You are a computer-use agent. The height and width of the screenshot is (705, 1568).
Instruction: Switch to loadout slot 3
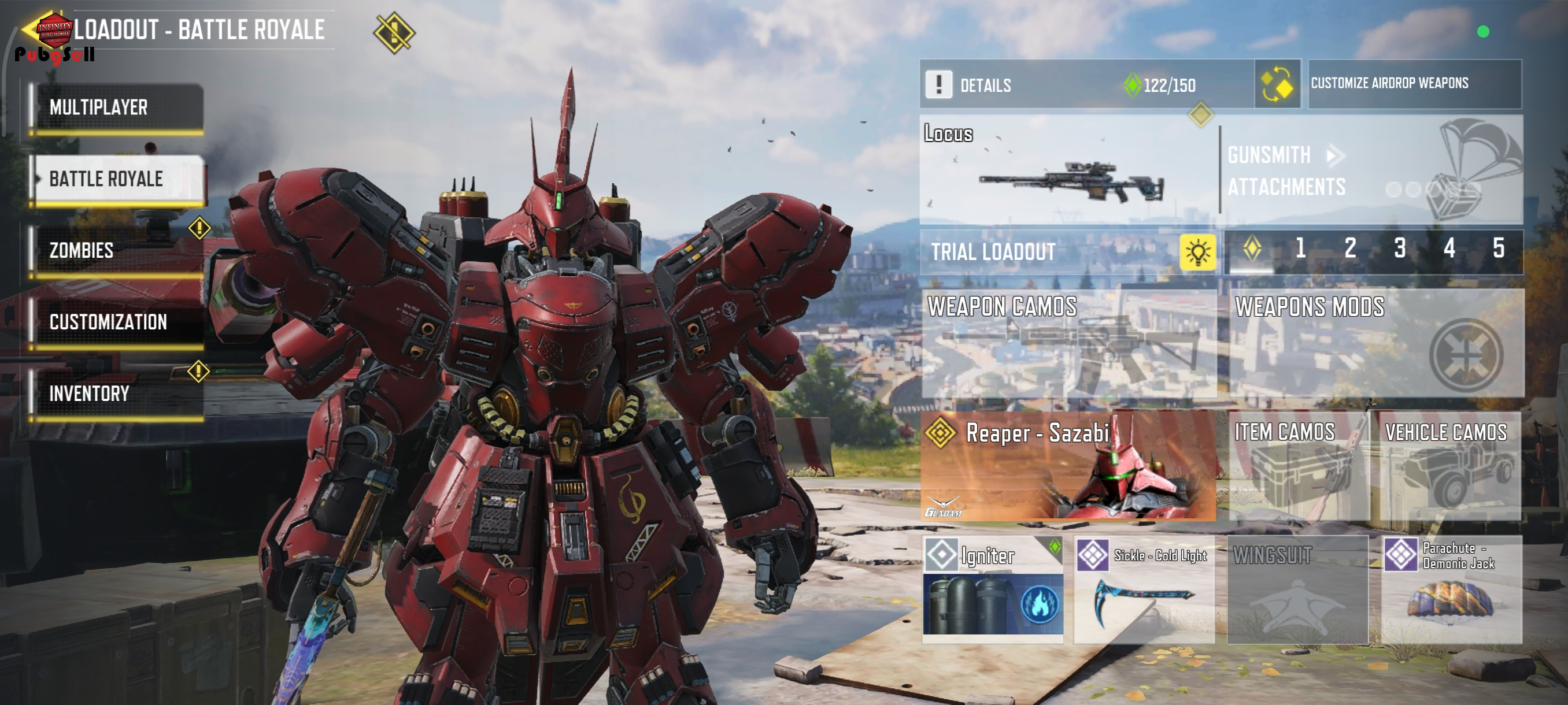[1399, 249]
